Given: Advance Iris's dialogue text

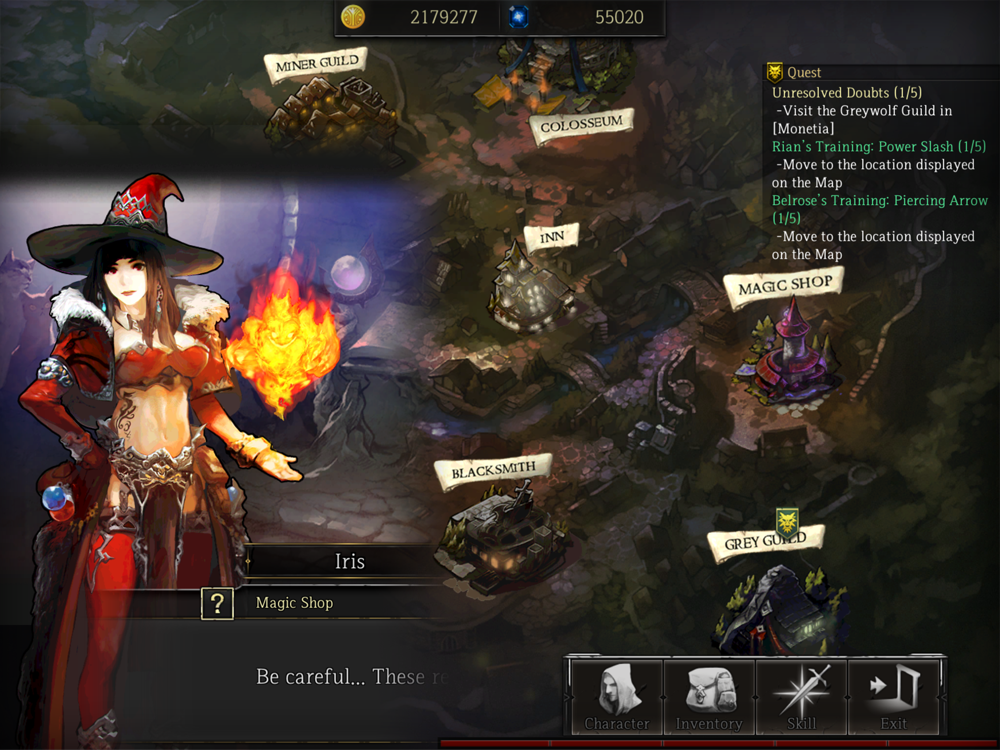Looking at the screenshot, I should [x=340, y=677].
